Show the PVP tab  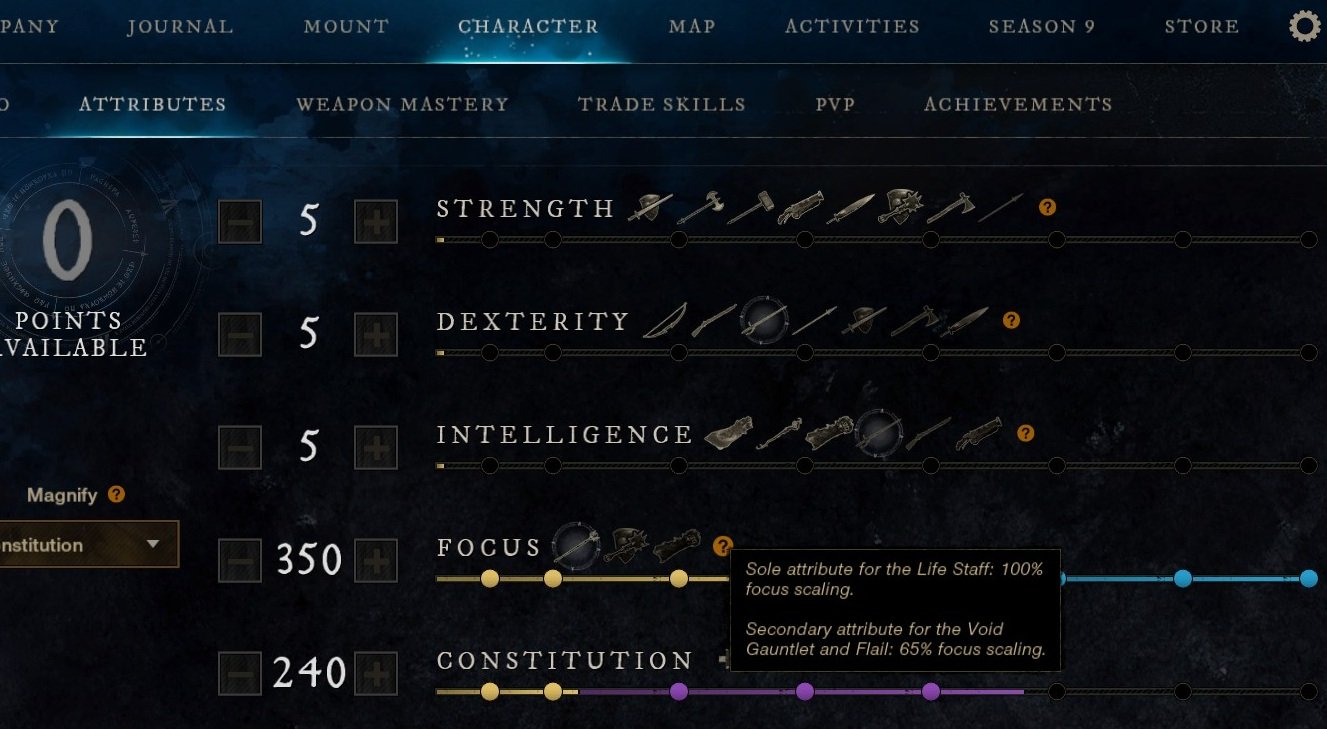(x=835, y=104)
